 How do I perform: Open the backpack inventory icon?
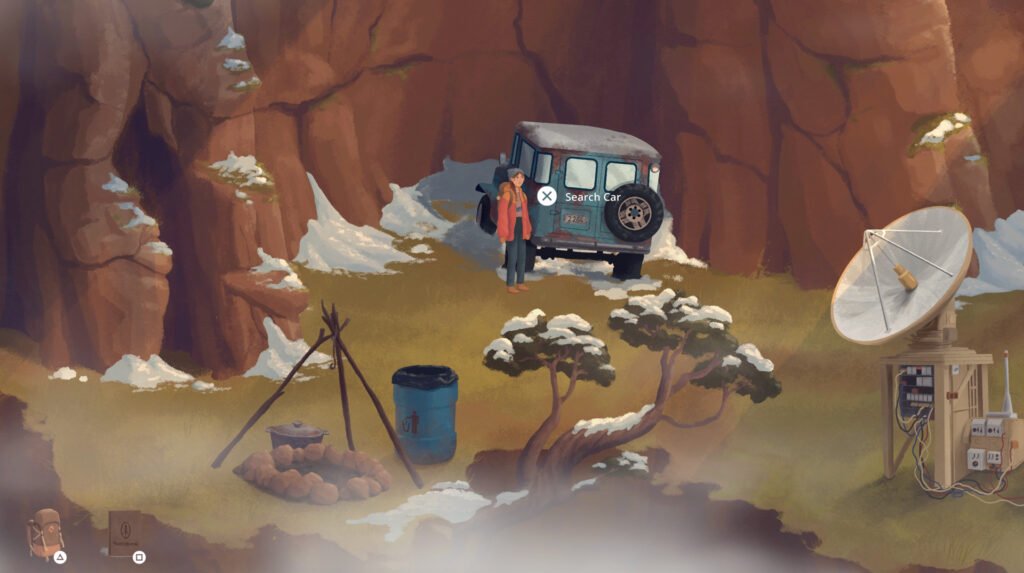click(x=45, y=533)
